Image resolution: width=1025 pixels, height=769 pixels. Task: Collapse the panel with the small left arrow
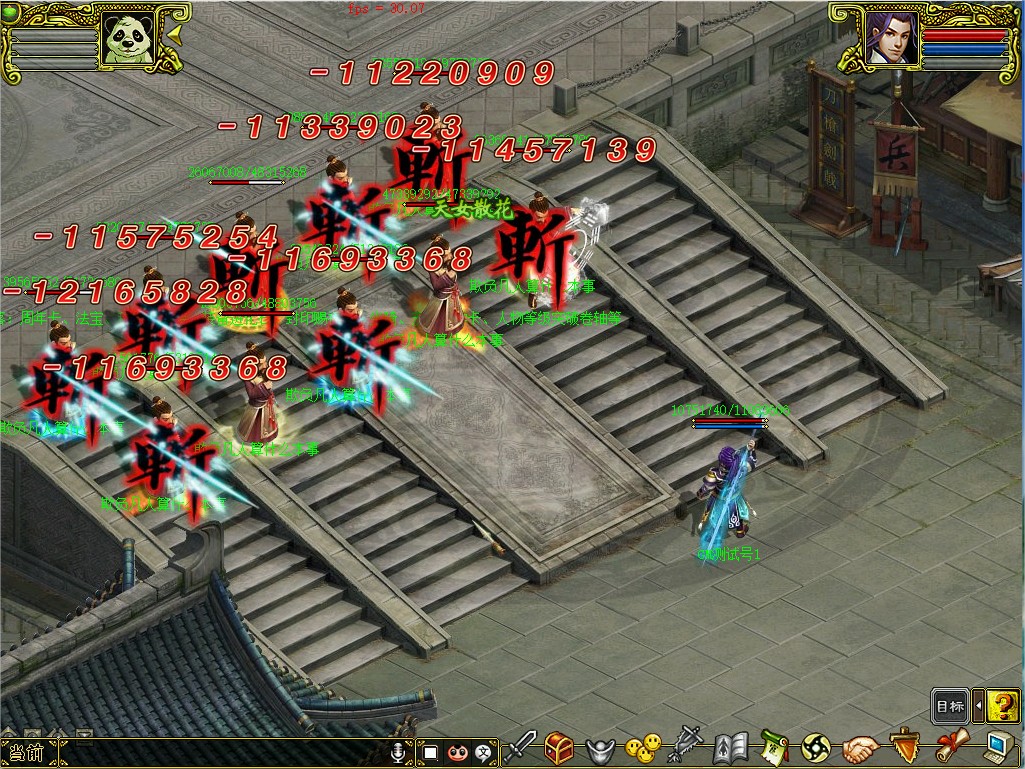[x=978, y=706]
